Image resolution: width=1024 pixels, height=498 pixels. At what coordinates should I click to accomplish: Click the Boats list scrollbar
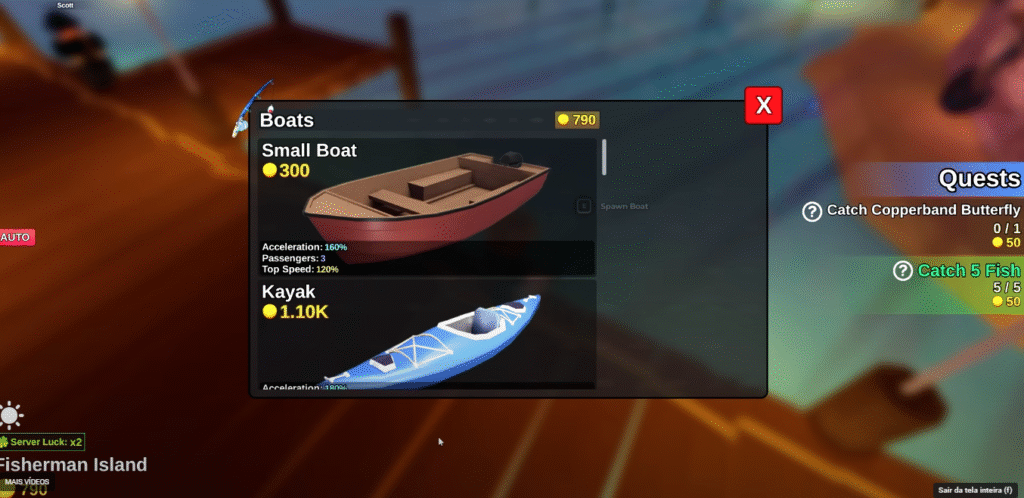pyautogui.click(x=604, y=160)
